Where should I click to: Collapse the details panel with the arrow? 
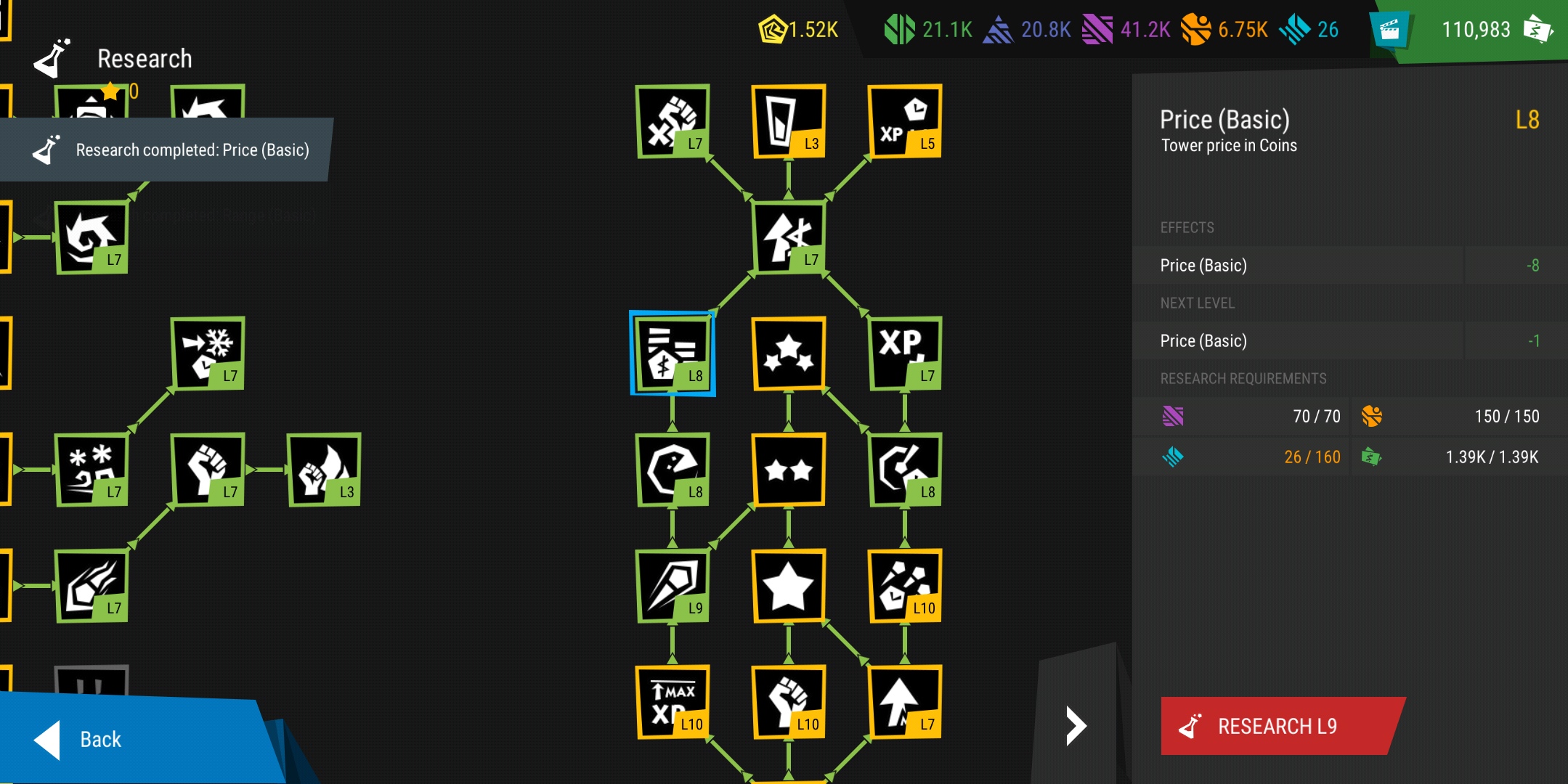coord(1076,725)
